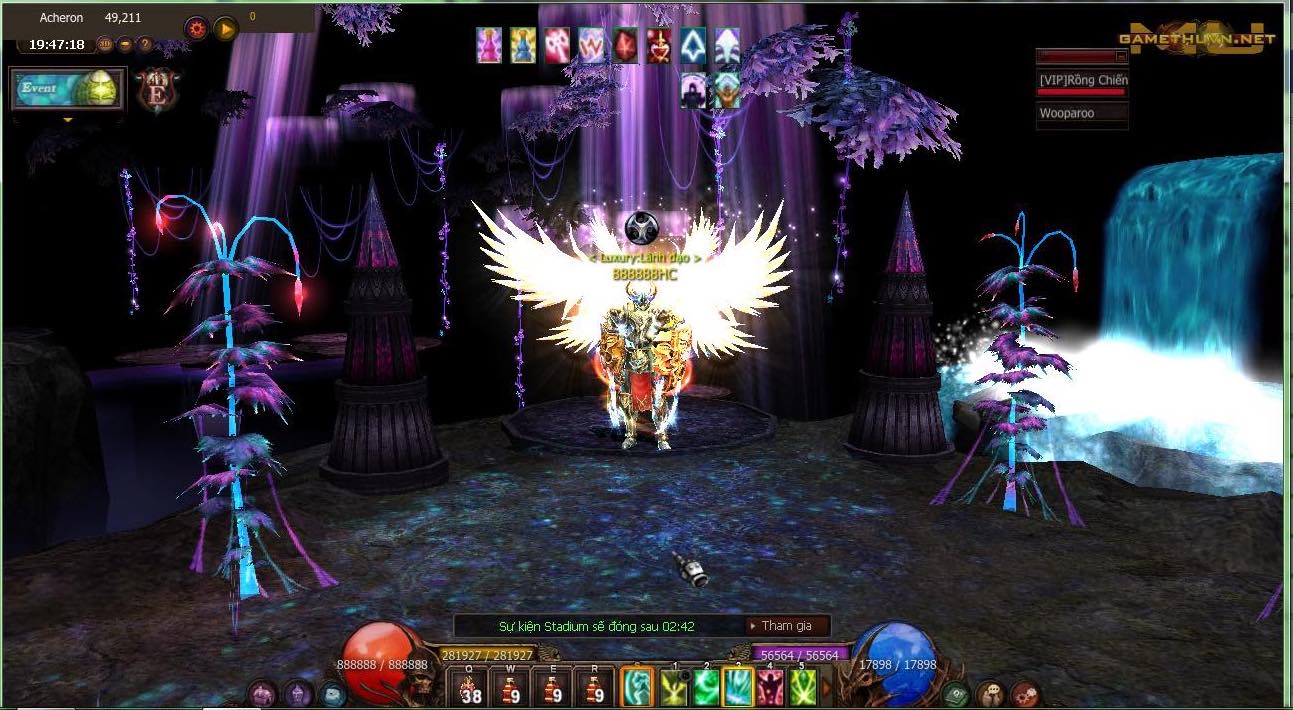Toggle the 3D view button
The width and height of the screenshot is (1293, 710).
tap(106, 44)
